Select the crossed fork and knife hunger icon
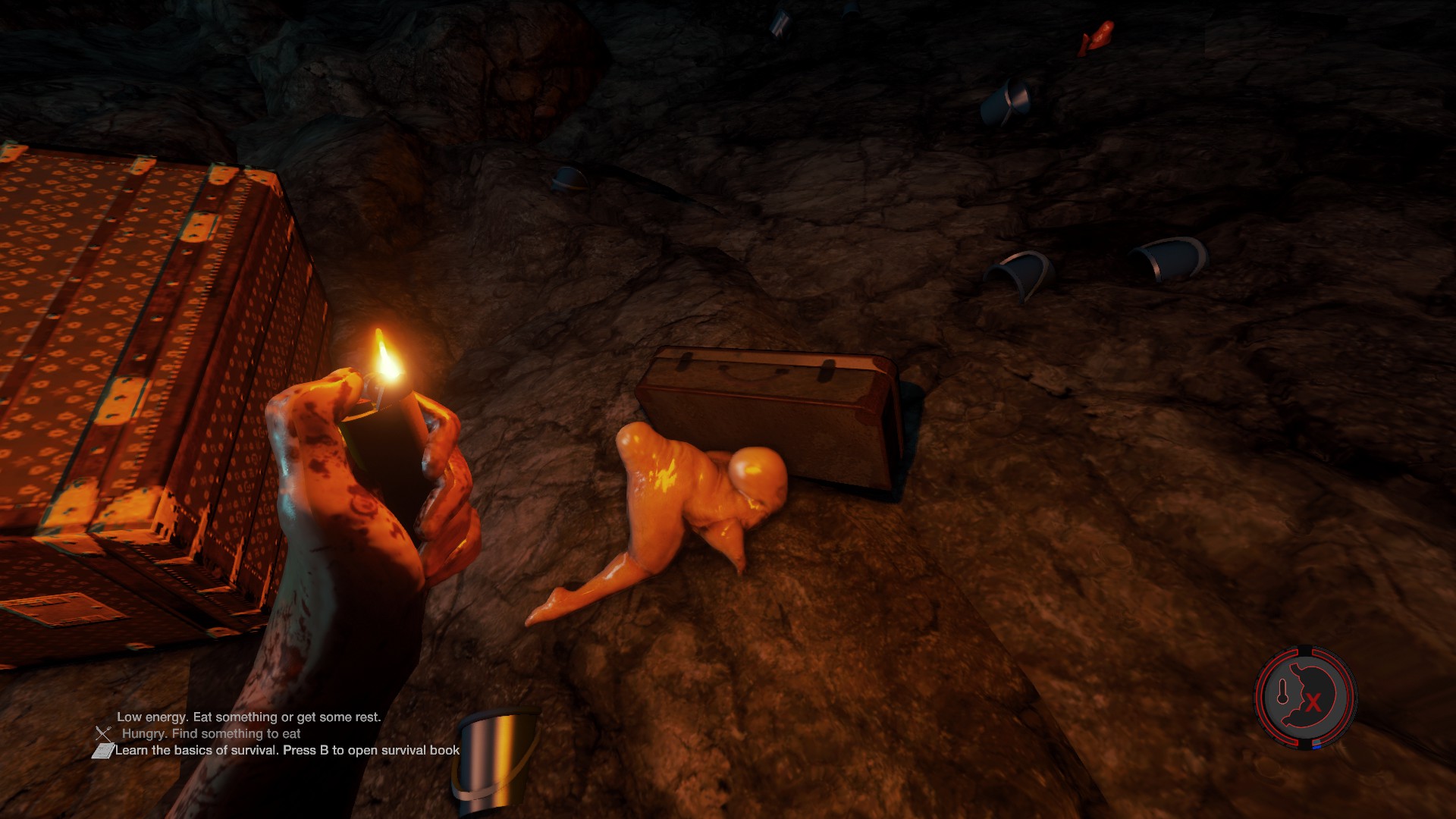 pyautogui.click(x=104, y=733)
